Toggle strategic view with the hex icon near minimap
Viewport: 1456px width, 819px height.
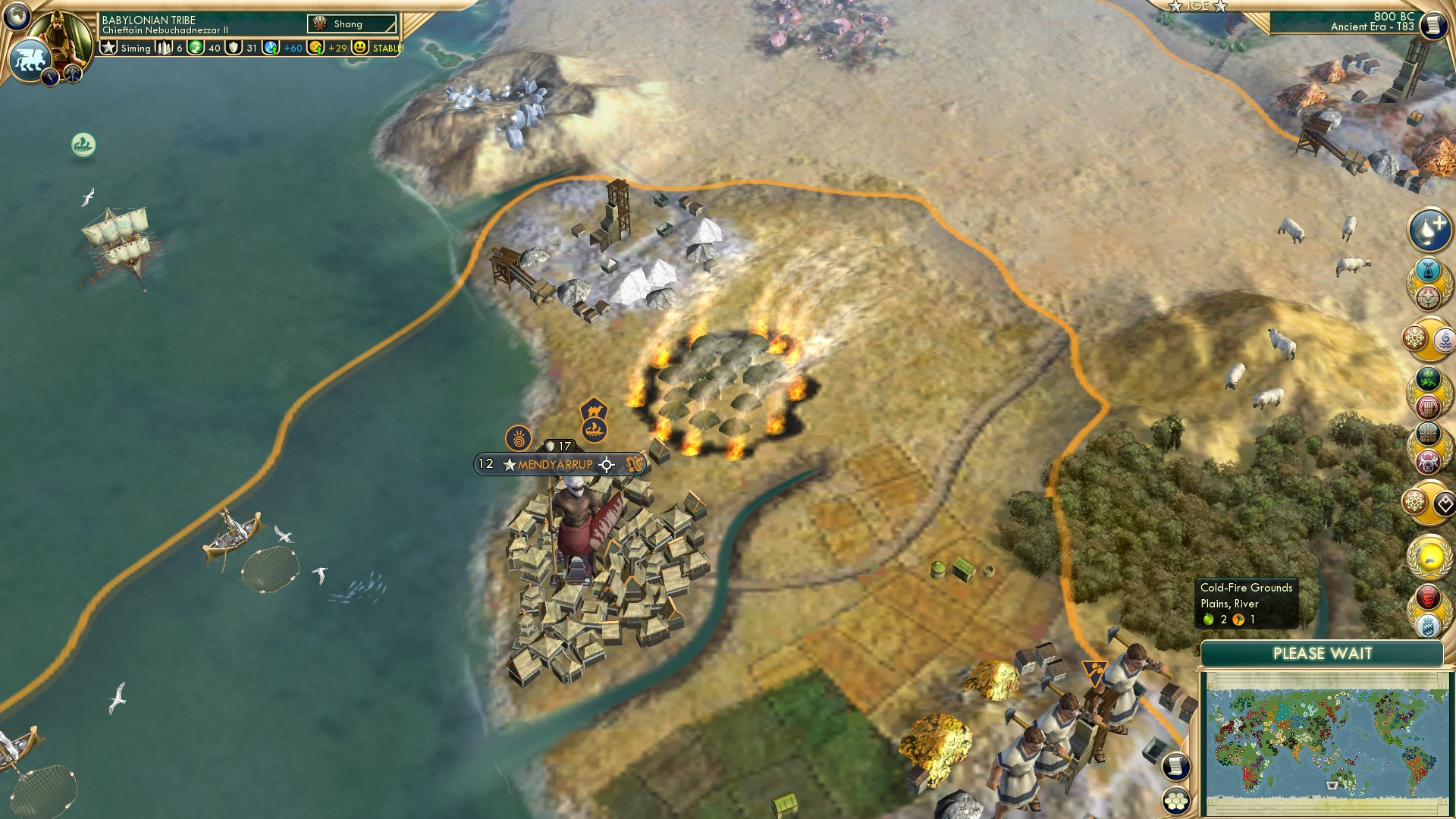point(1176,802)
